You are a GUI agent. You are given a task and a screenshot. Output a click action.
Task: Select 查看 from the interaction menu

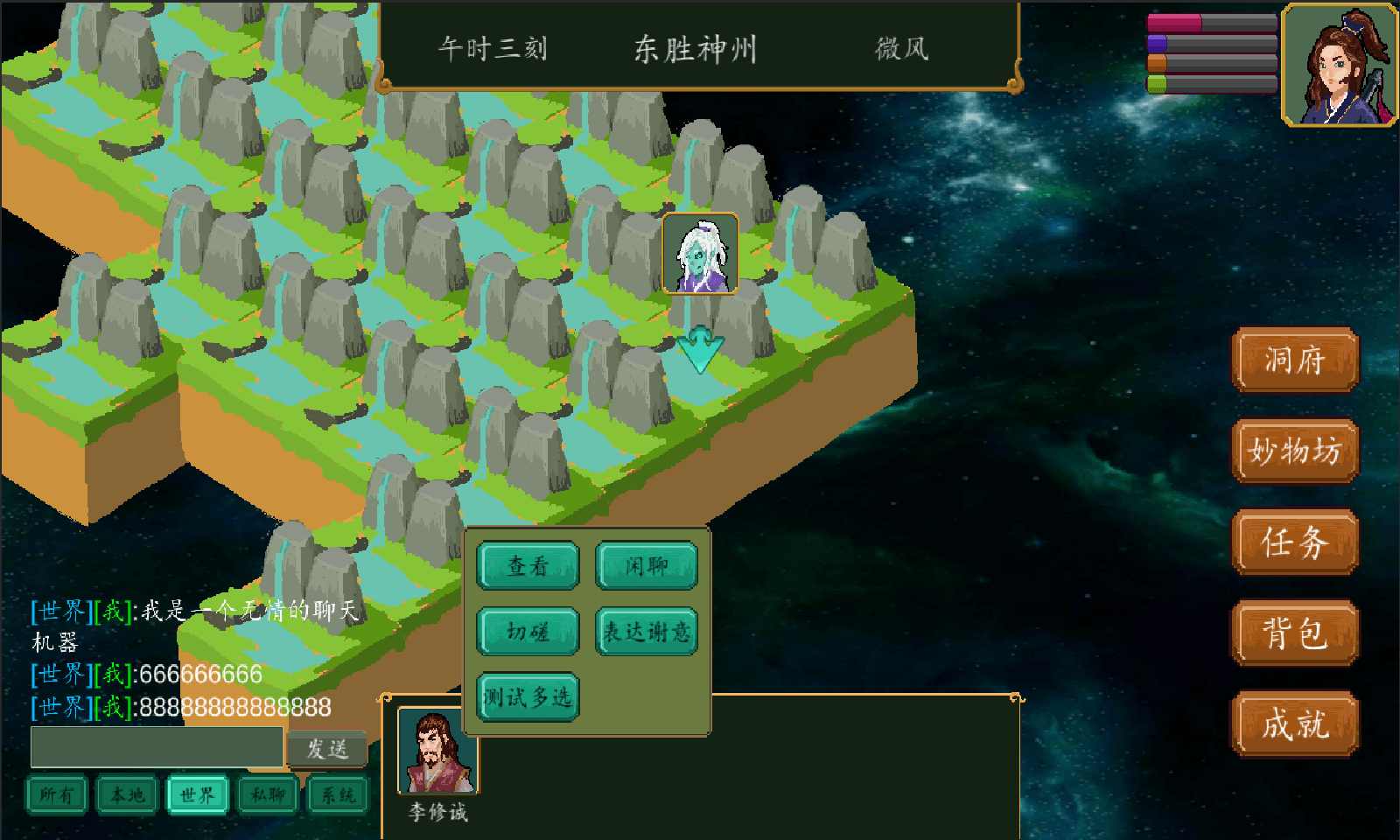click(x=527, y=567)
